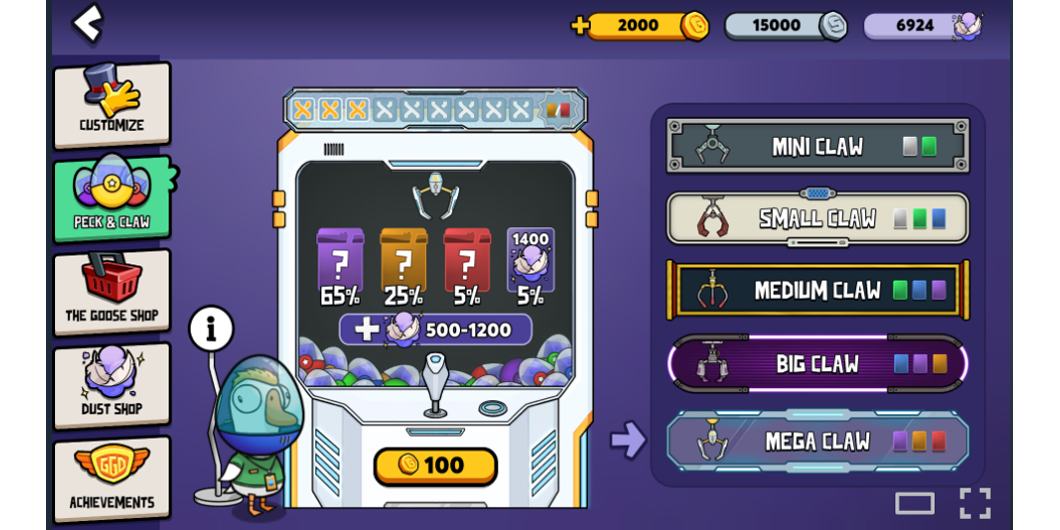This screenshot has height=530, width=1060.
Task: Pick the Medium Claw machine
Action: pos(817,291)
